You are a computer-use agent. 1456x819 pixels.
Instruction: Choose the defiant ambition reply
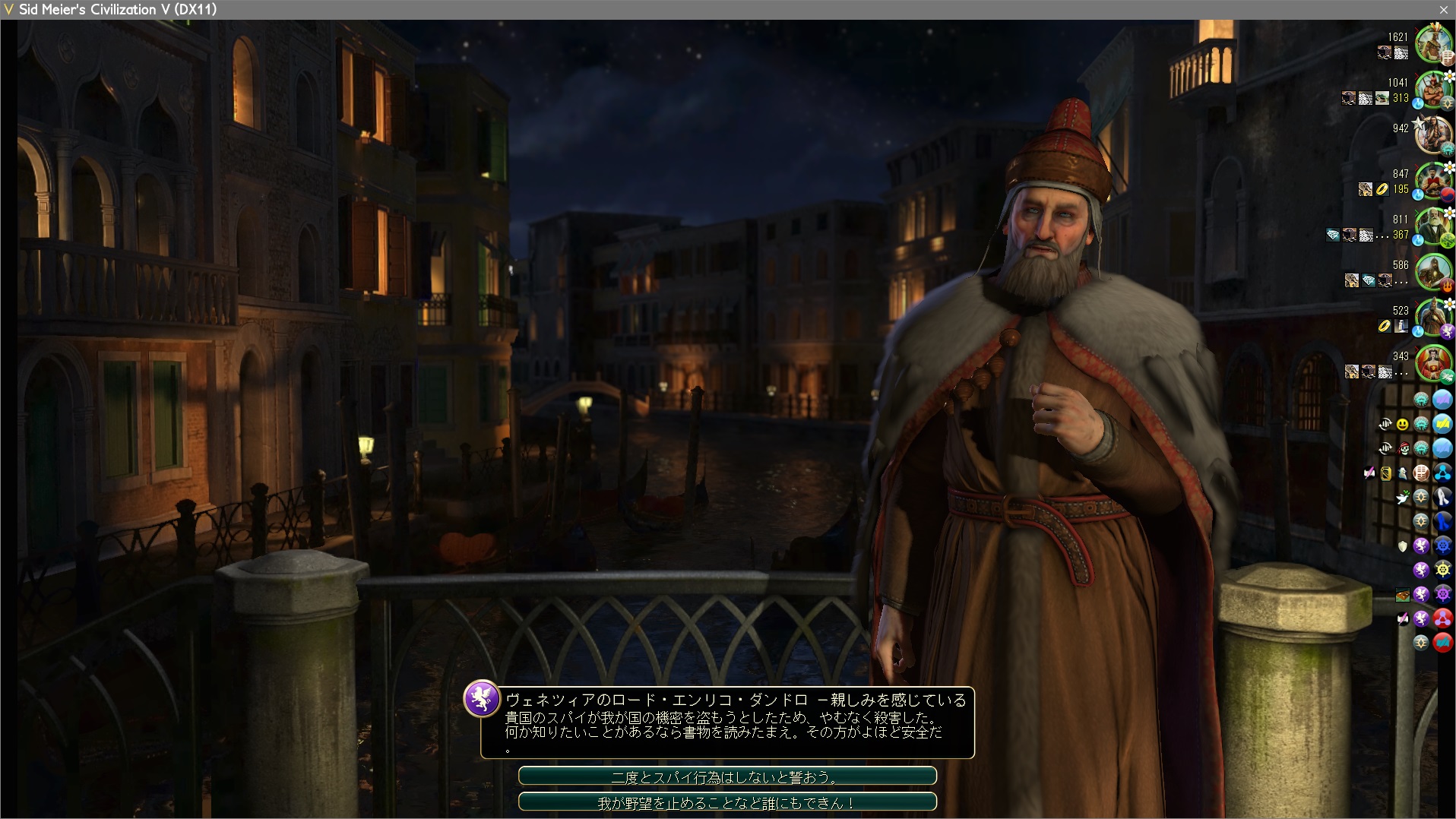pos(726,802)
